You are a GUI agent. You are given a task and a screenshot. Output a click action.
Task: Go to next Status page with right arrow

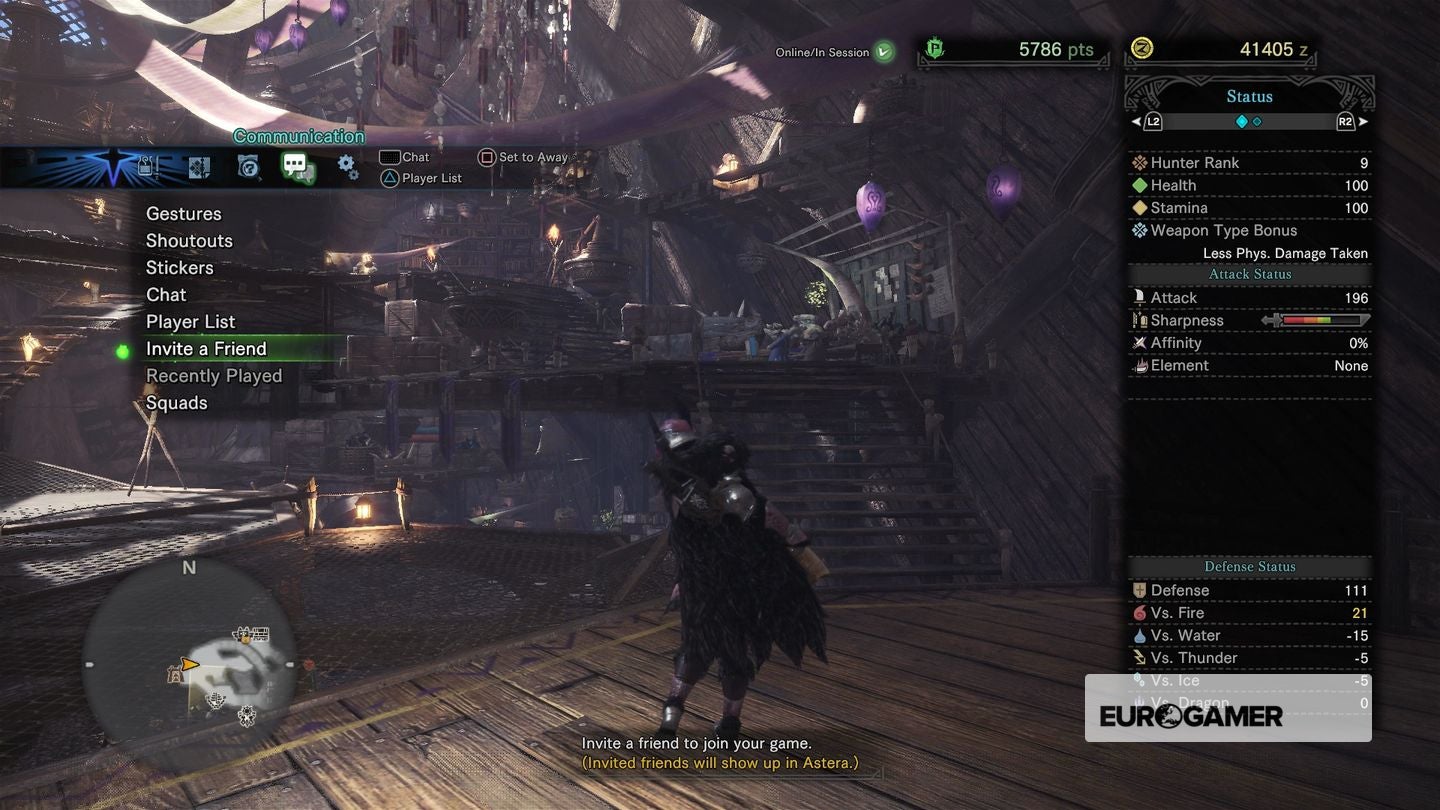(1363, 122)
